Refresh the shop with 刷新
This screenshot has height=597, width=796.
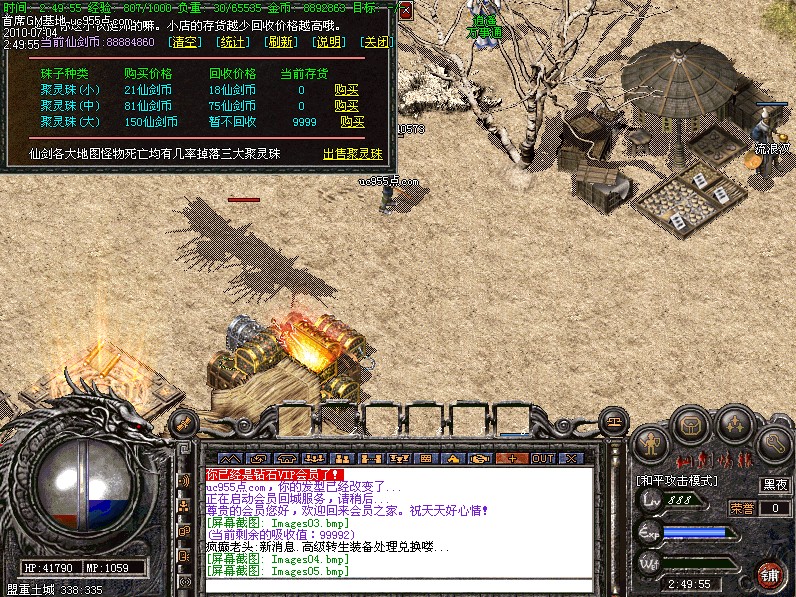282,43
